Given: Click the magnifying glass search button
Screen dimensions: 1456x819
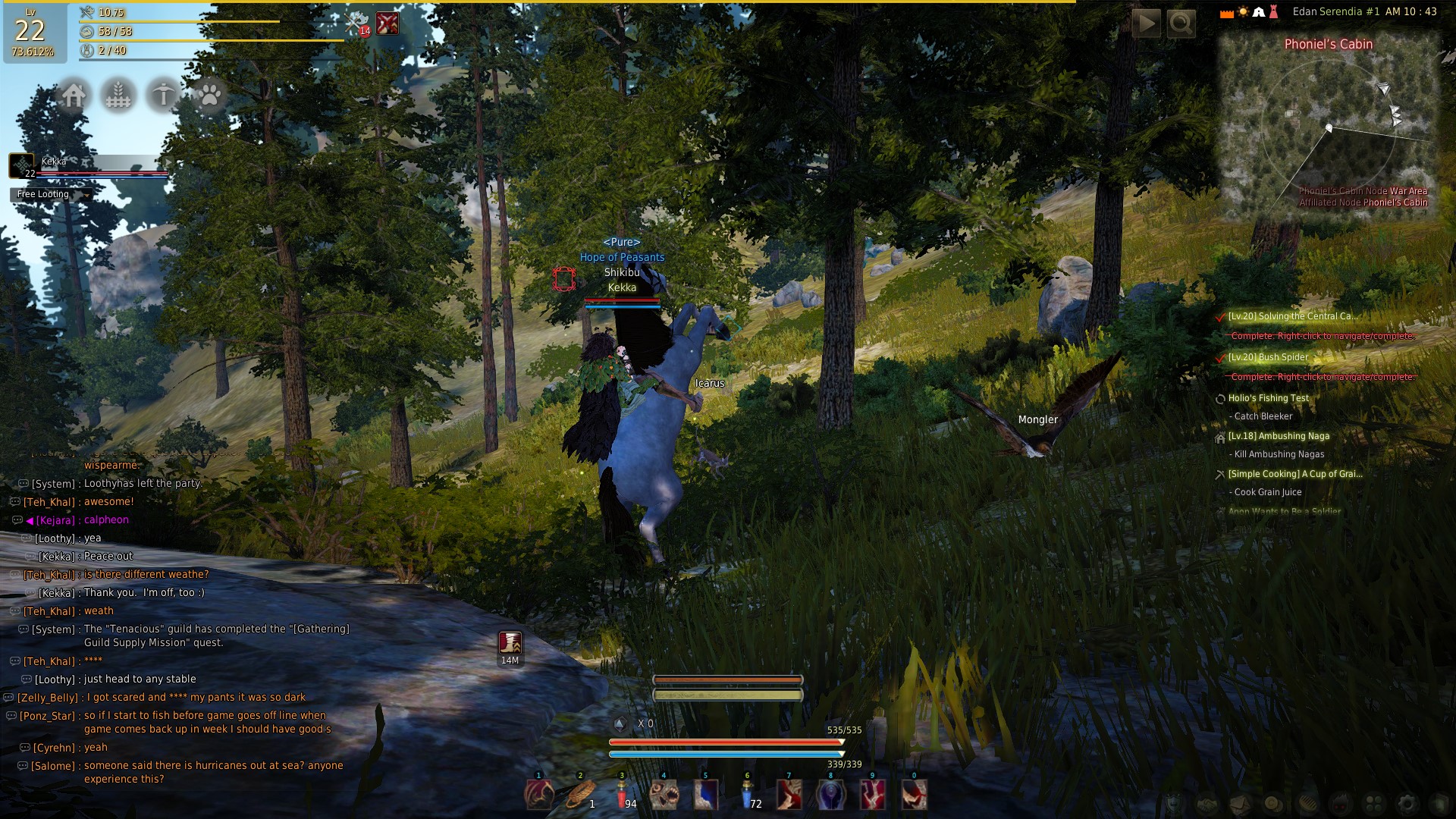Looking at the screenshot, I should coord(1181,24).
